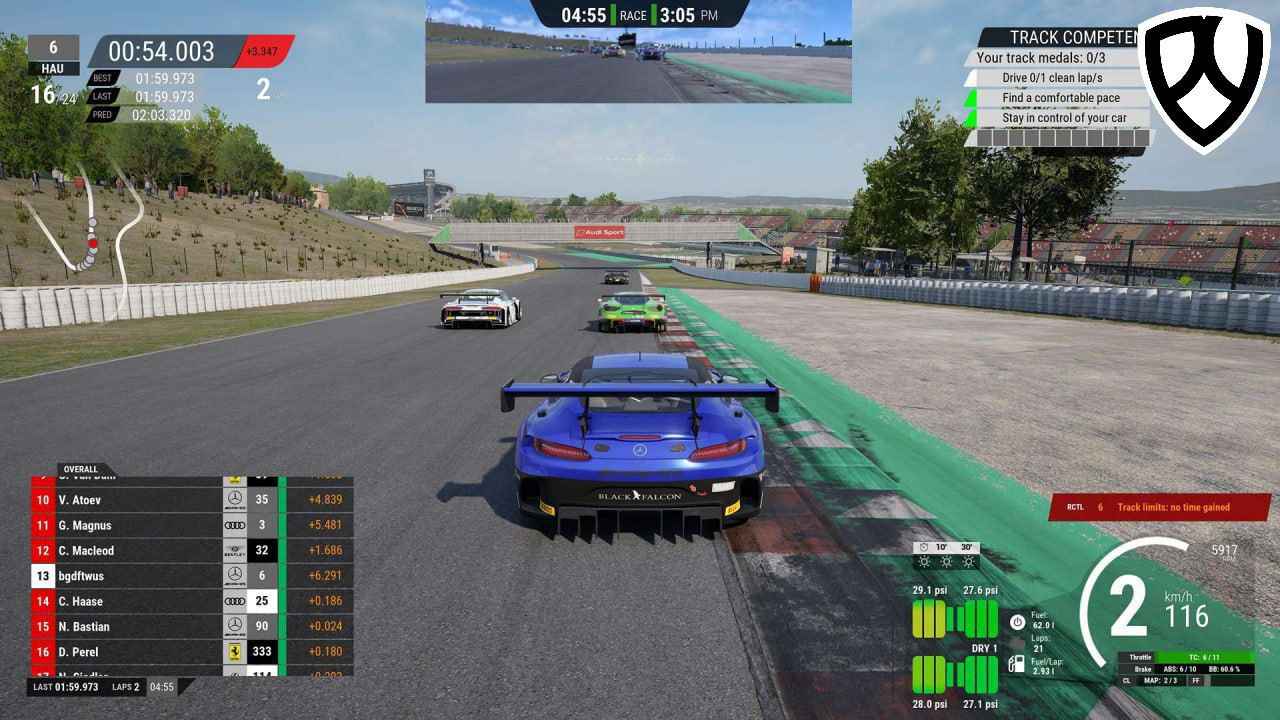Open the OVERALL leaderboard tab
The image size is (1280, 720).
click(x=82, y=469)
